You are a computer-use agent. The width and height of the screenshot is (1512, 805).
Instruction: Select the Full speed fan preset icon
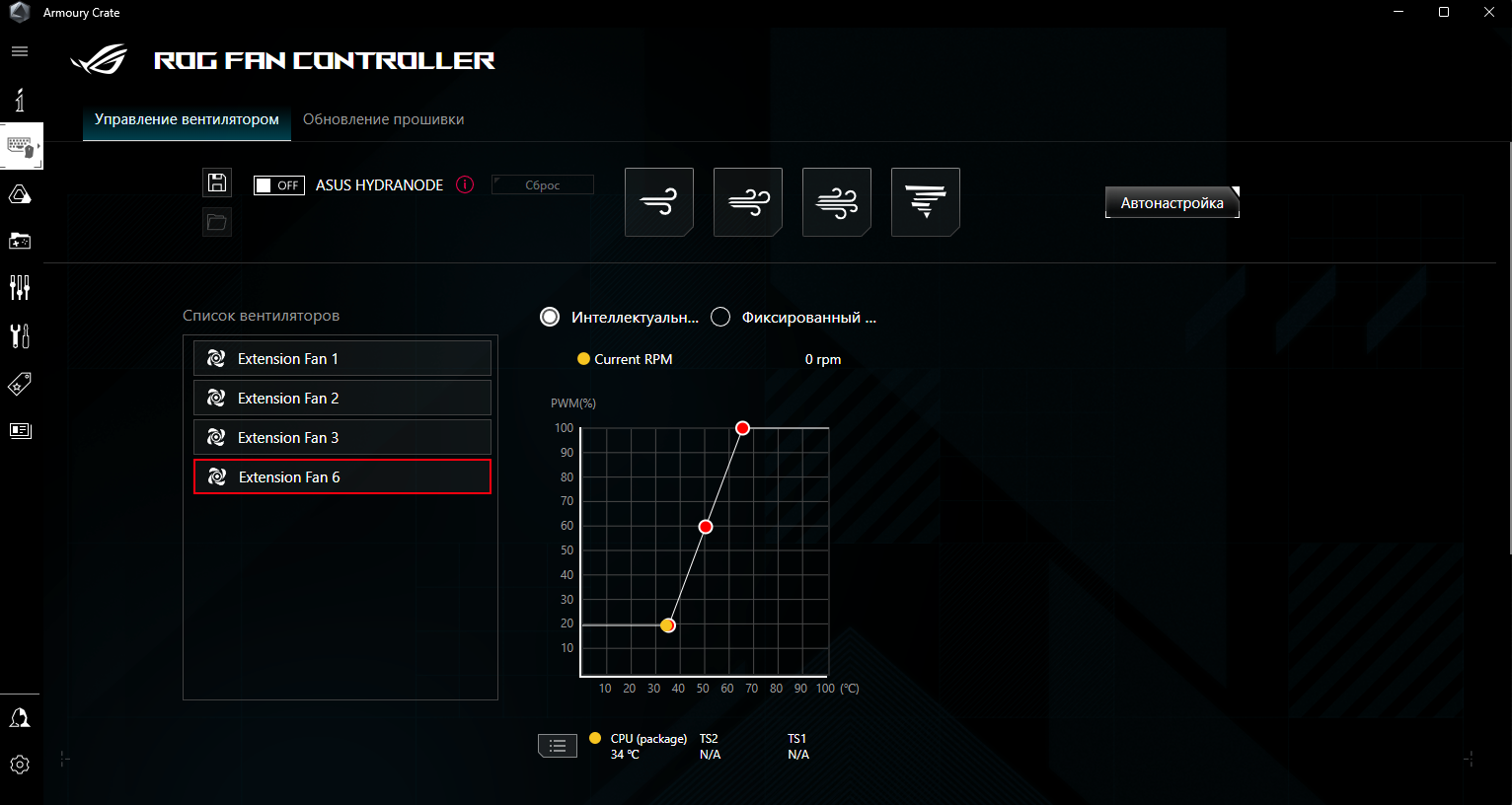925,201
